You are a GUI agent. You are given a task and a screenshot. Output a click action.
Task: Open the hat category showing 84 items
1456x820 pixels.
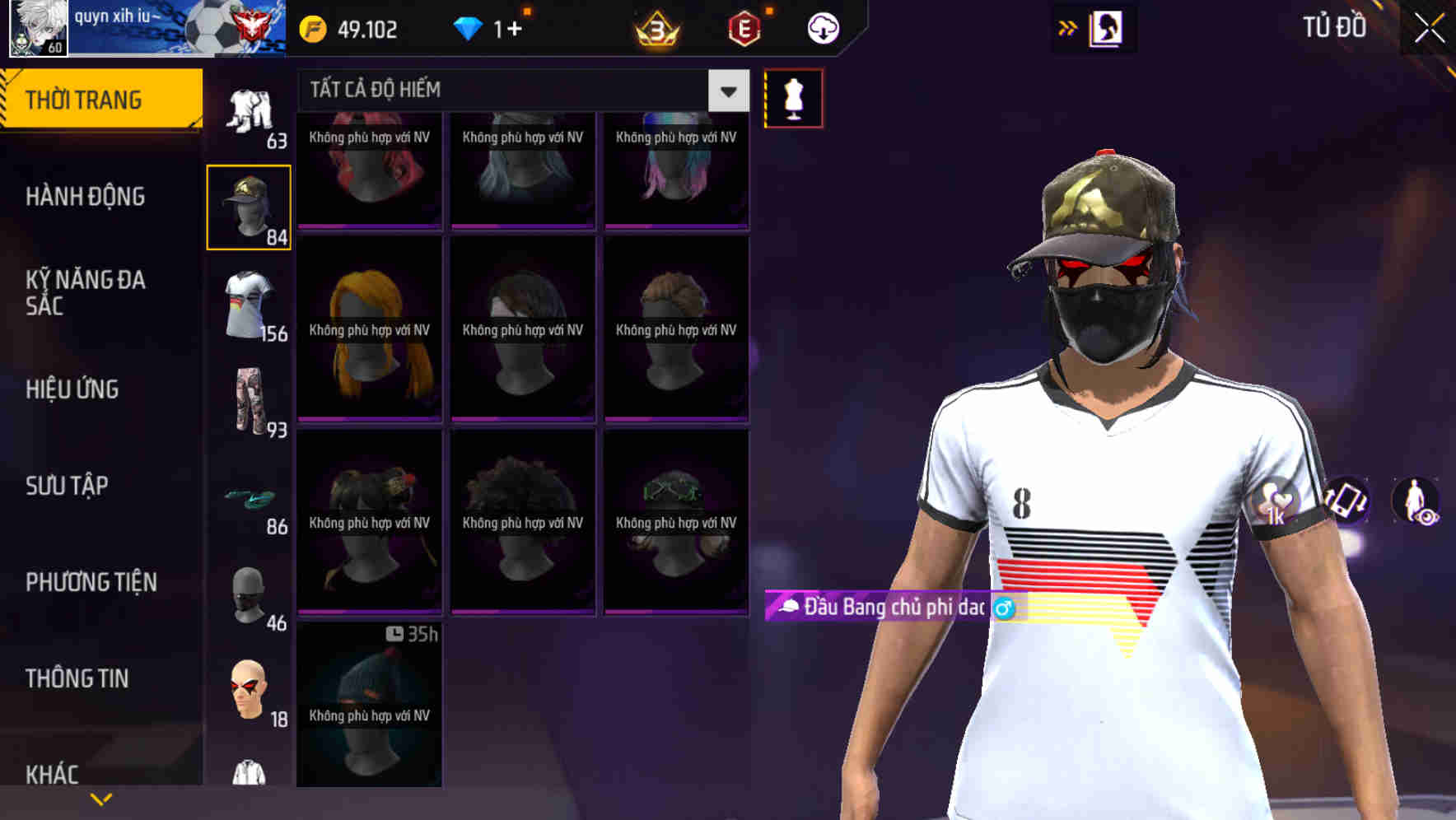pyautogui.click(x=248, y=204)
